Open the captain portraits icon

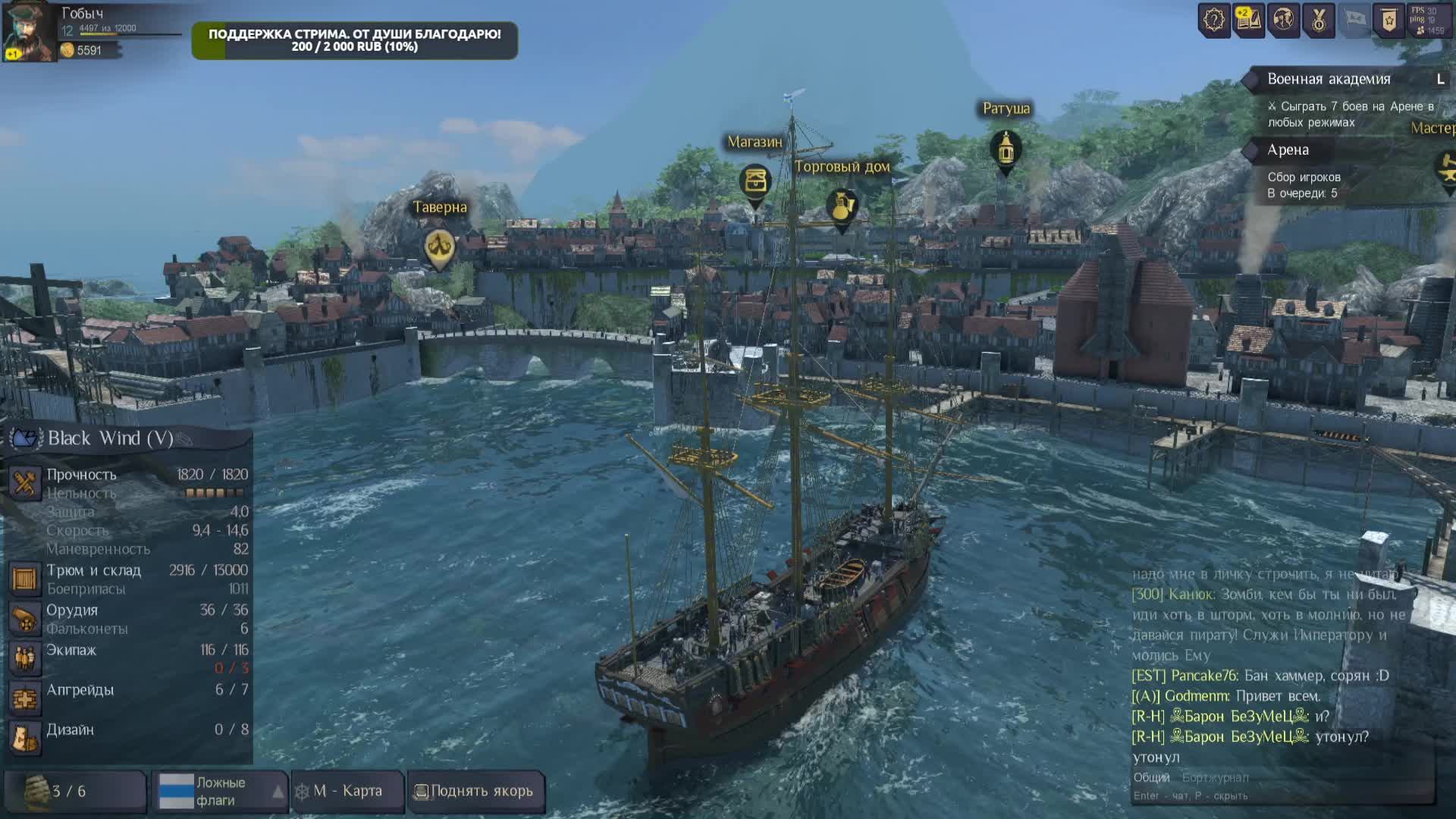(x=1283, y=20)
